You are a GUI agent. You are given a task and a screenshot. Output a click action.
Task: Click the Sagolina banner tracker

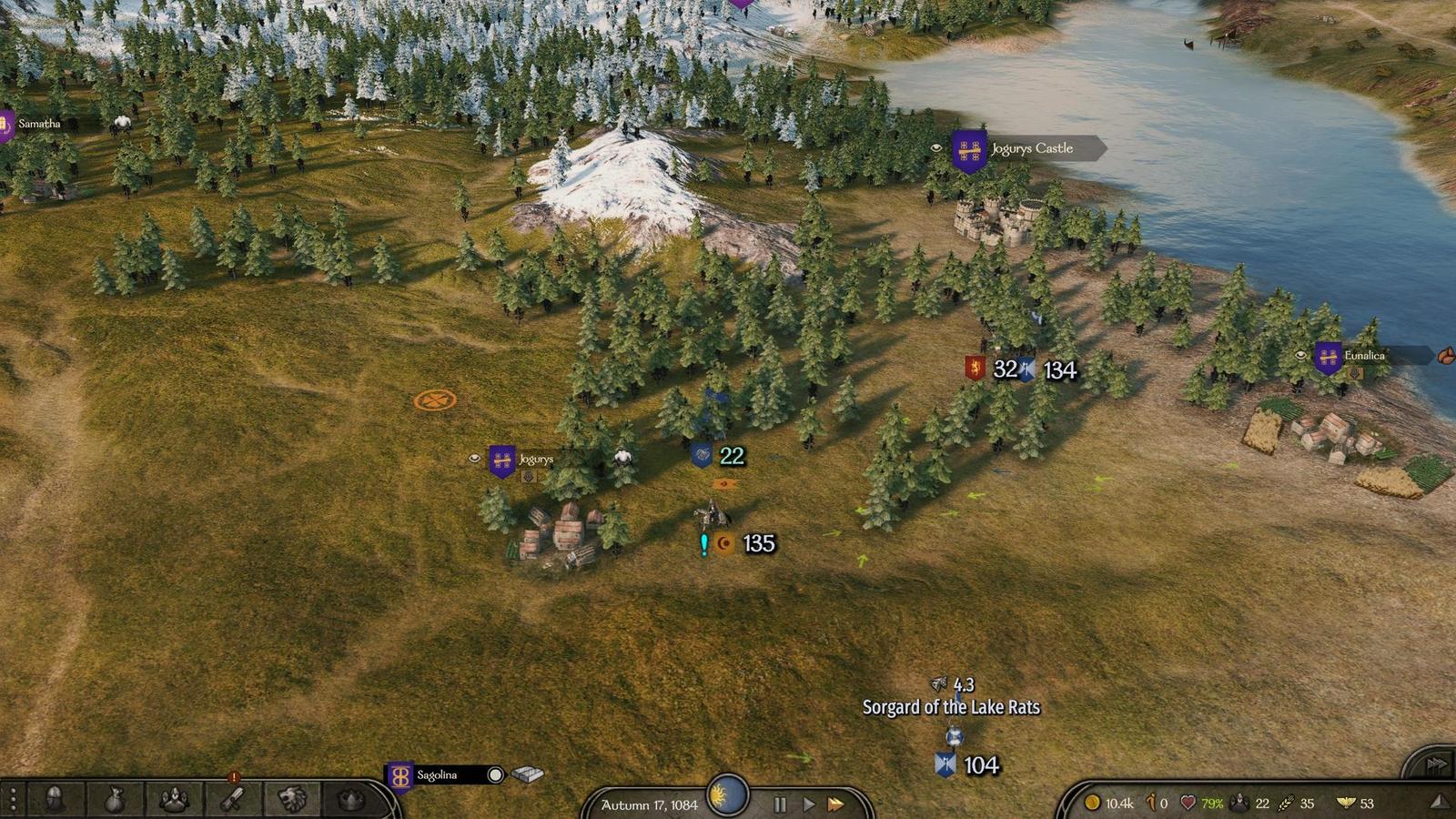(x=399, y=776)
